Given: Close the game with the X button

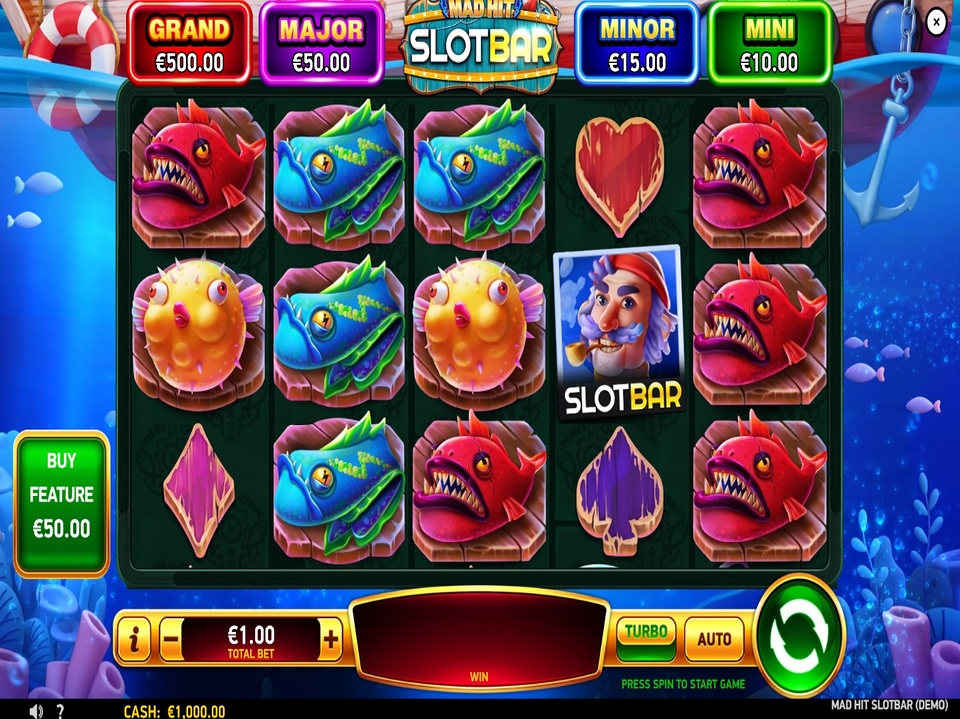Looking at the screenshot, I should 936,21.
